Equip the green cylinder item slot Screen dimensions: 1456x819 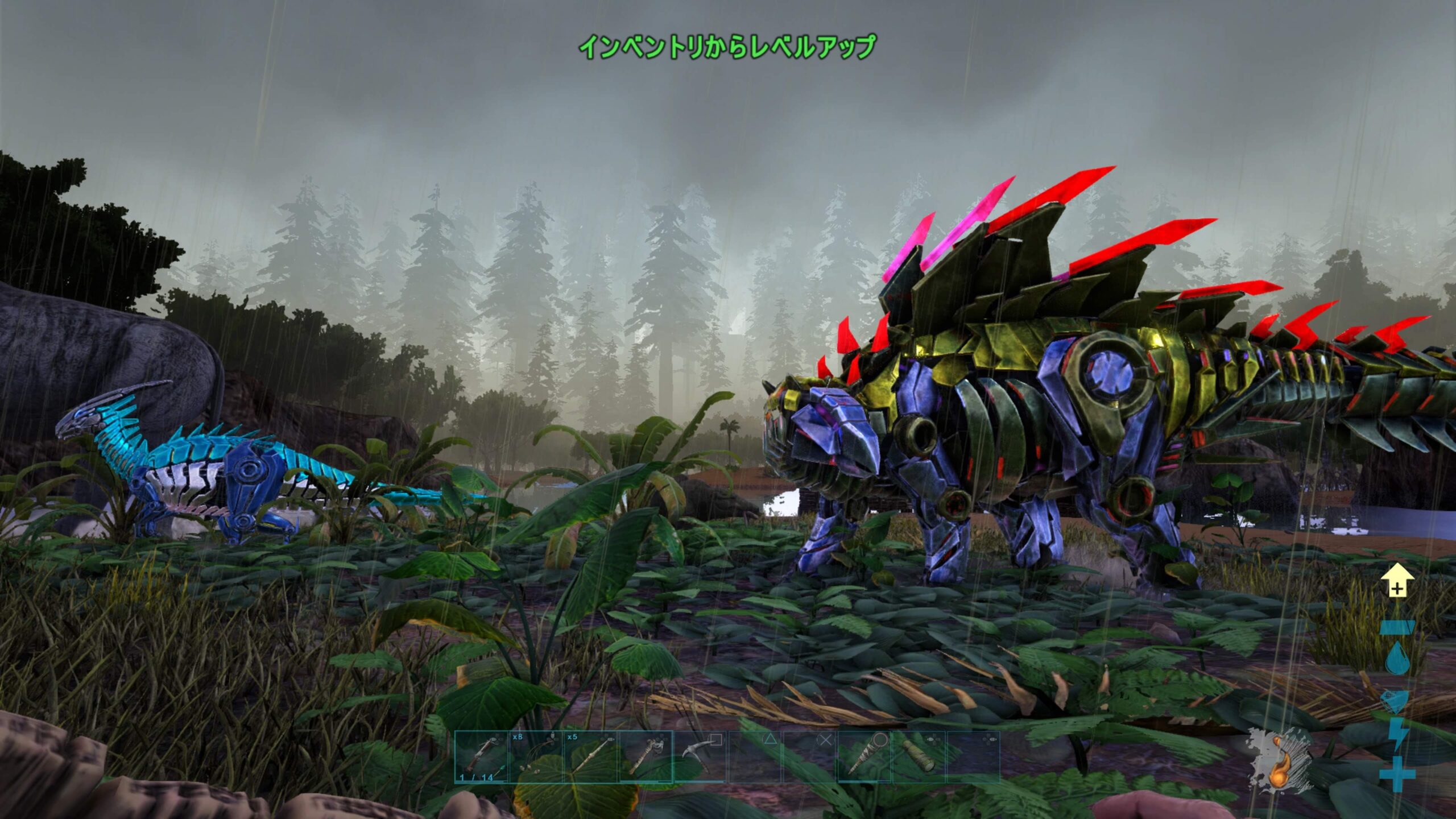(918, 757)
